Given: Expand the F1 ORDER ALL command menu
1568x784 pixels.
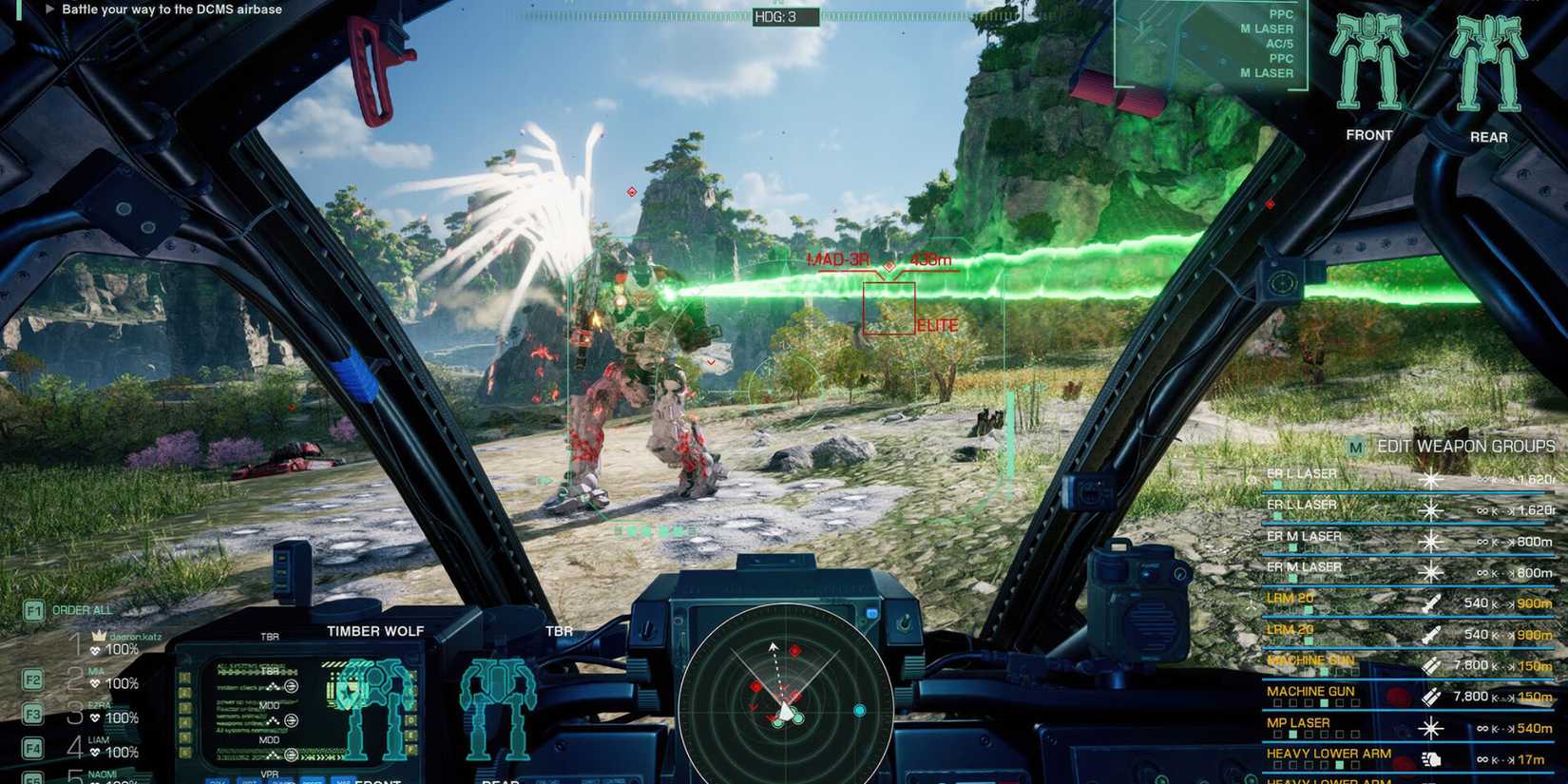Looking at the screenshot, I should click(33, 609).
